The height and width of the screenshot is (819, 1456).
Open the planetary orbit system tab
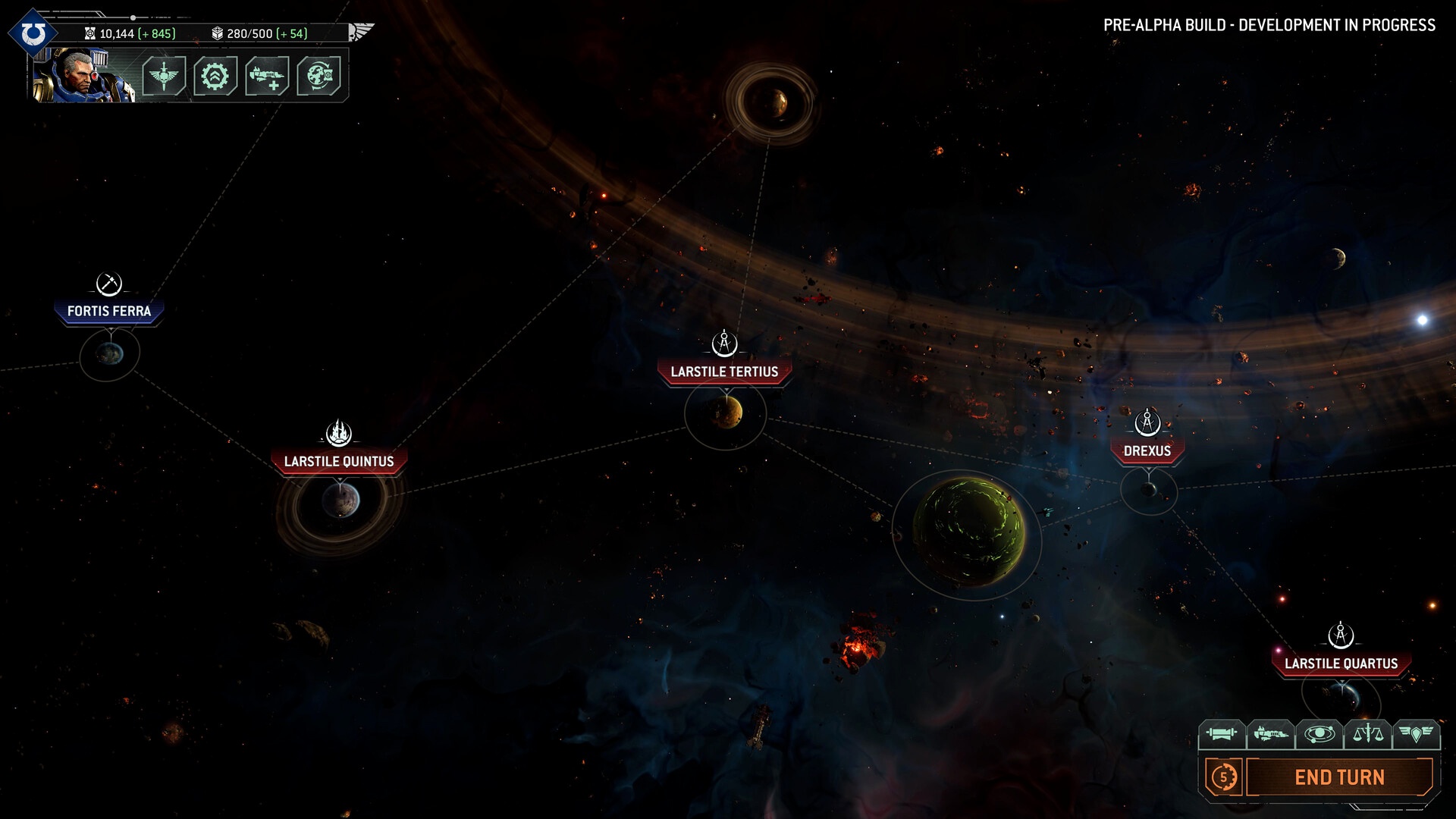pos(1319,734)
